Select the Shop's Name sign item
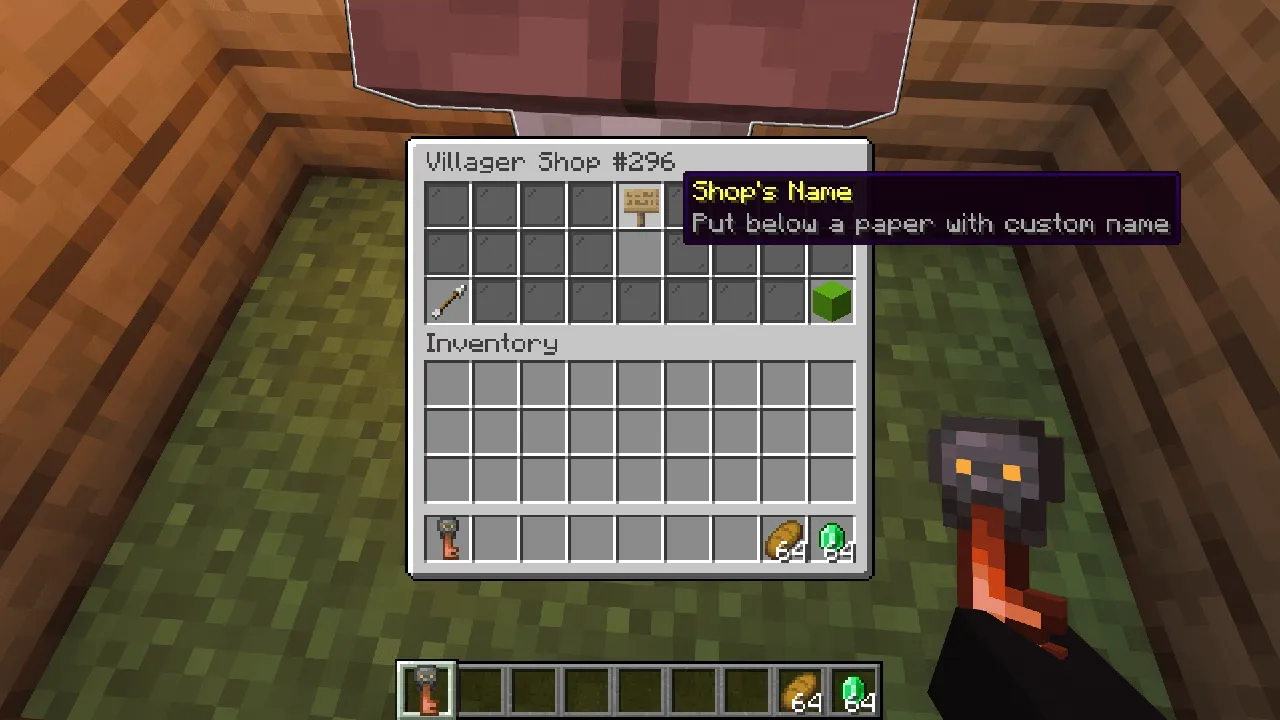The width and height of the screenshot is (1280, 720). pyautogui.click(x=638, y=205)
